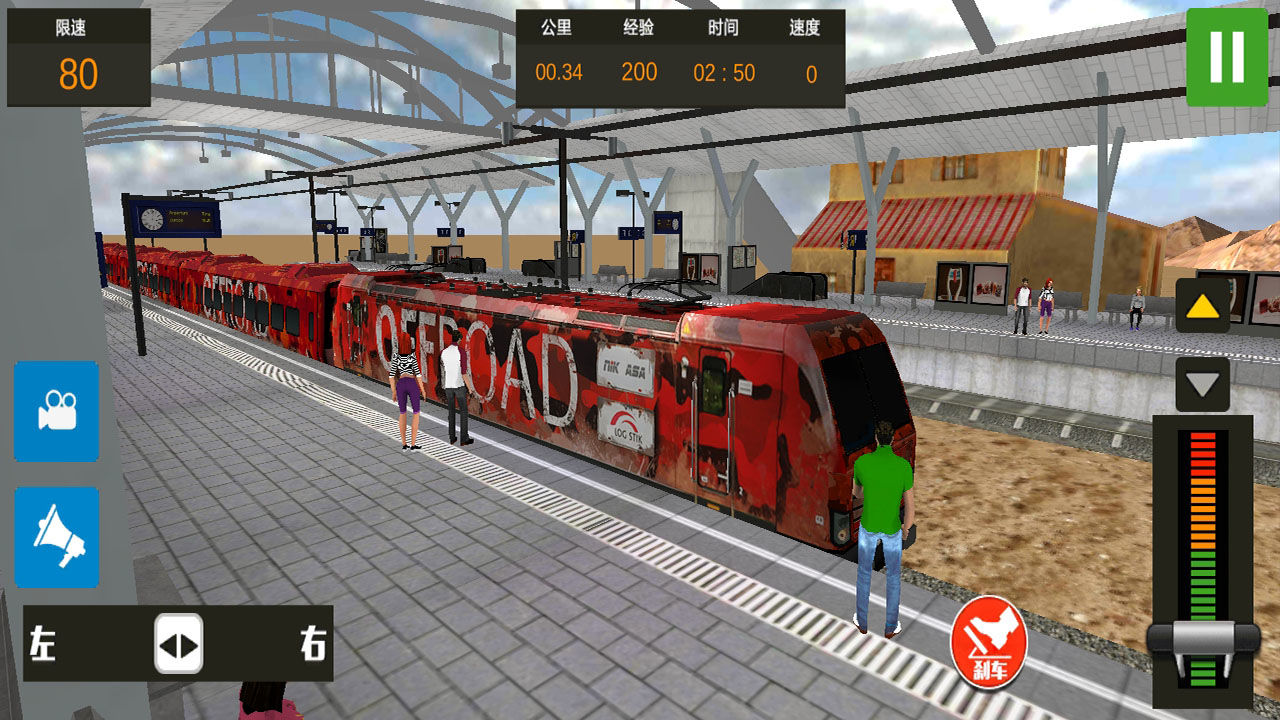Decrease throttle with the down arrow
The height and width of the screenshot is (720, 1280).
pos(1202,384)
